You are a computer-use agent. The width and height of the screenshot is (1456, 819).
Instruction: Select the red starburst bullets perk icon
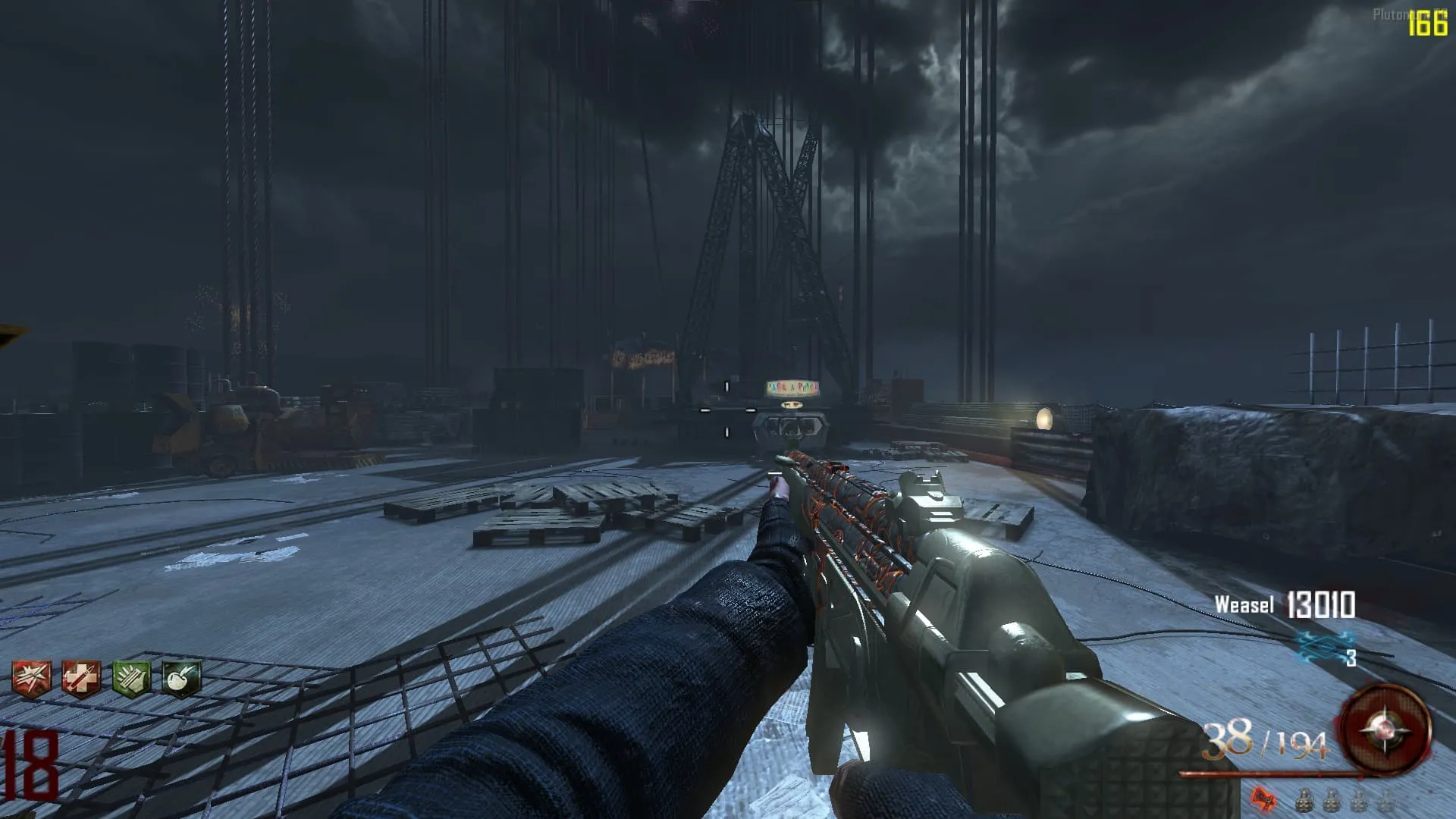(32, 677)
